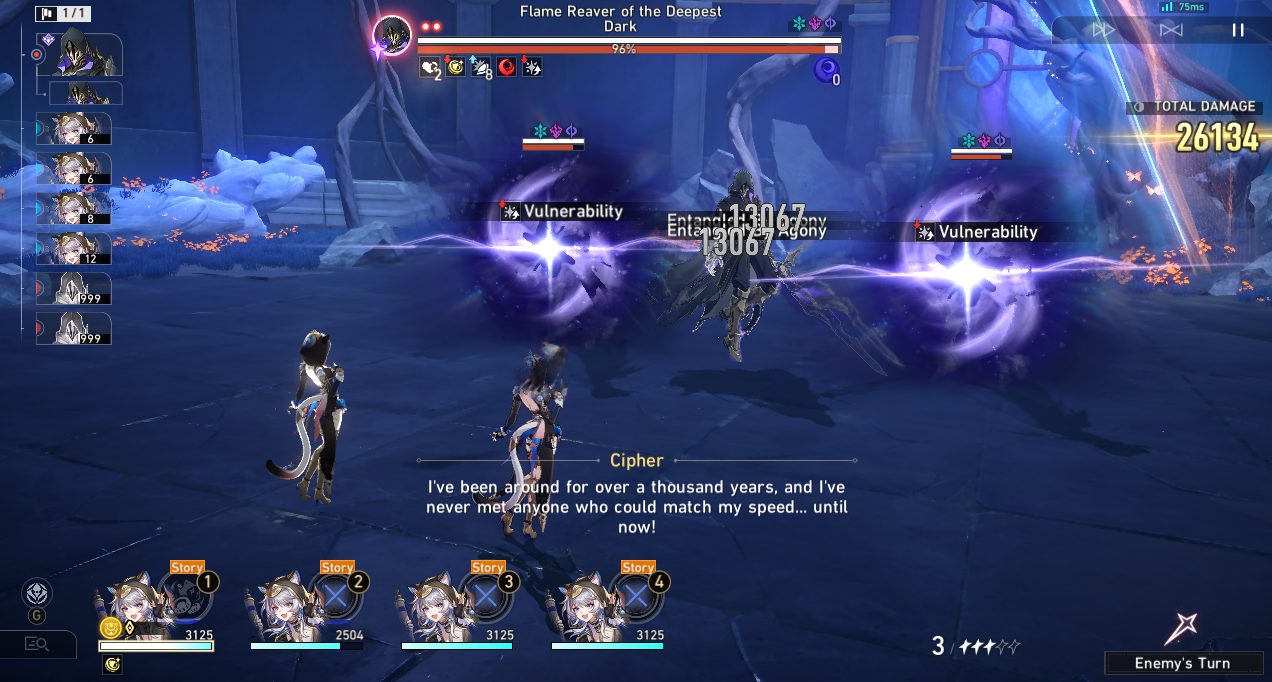This screenshot has width=1272, height=682.
Task: Pause the battle
Action: click(x=1238, y=30)
